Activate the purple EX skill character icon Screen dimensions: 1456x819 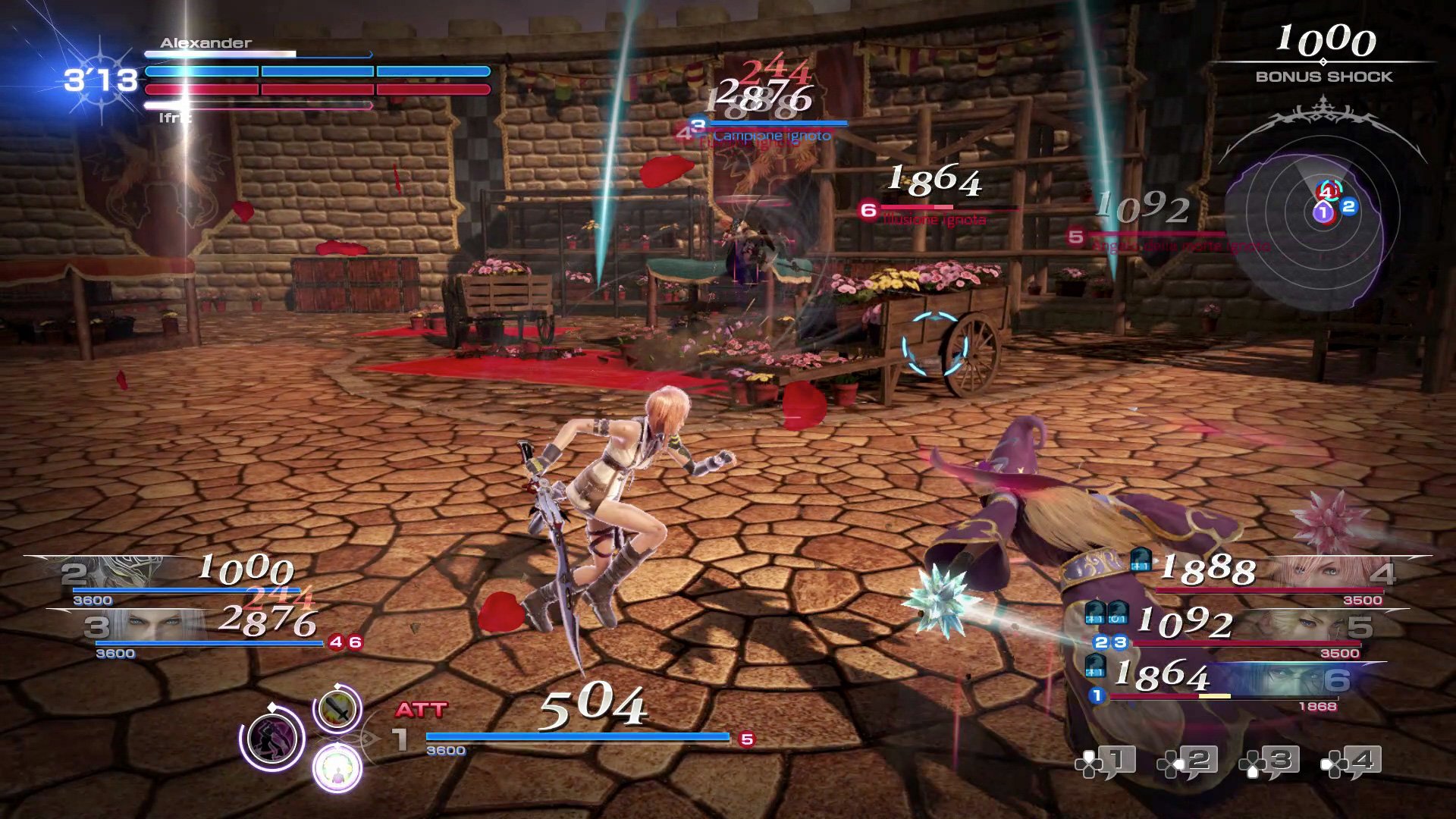272,739
